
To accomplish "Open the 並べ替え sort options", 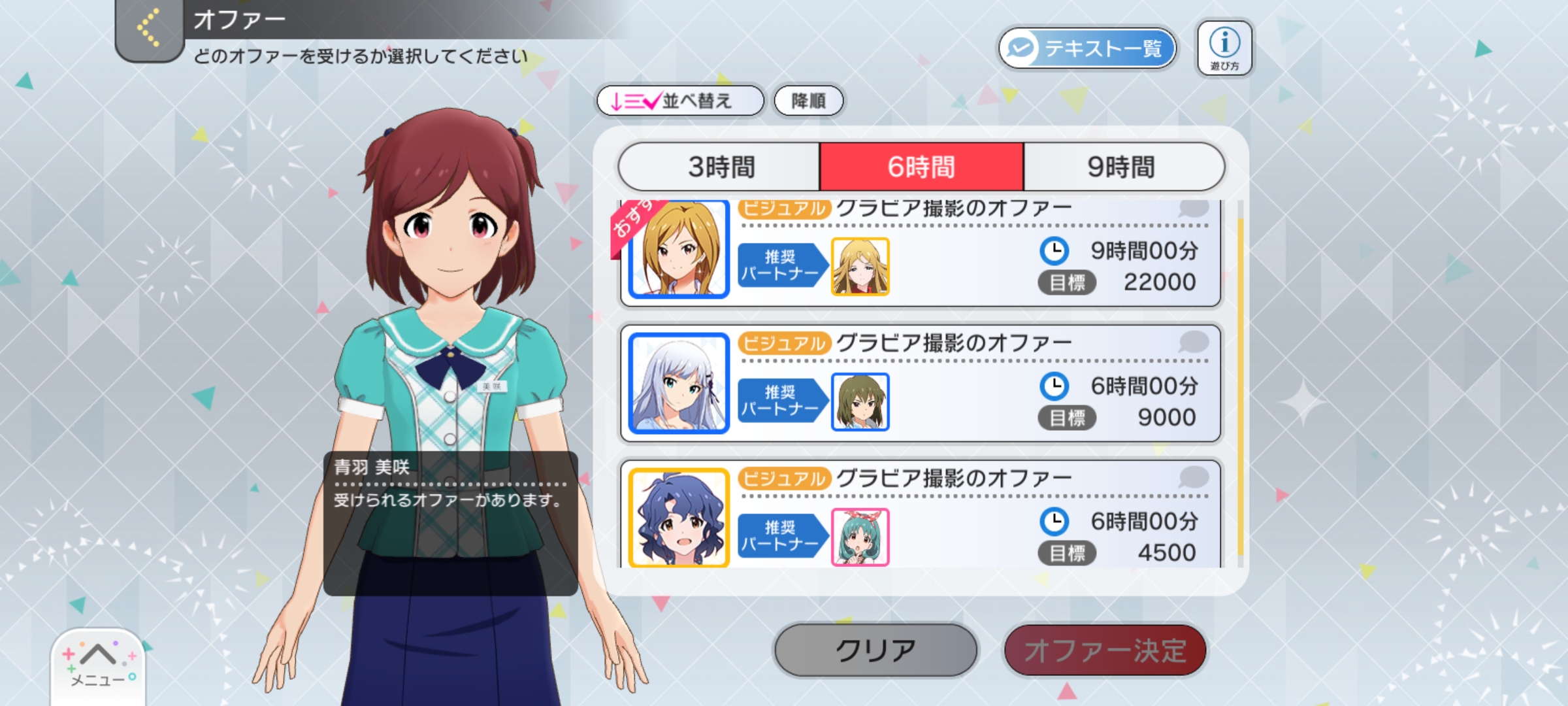I will coord(679,101).
